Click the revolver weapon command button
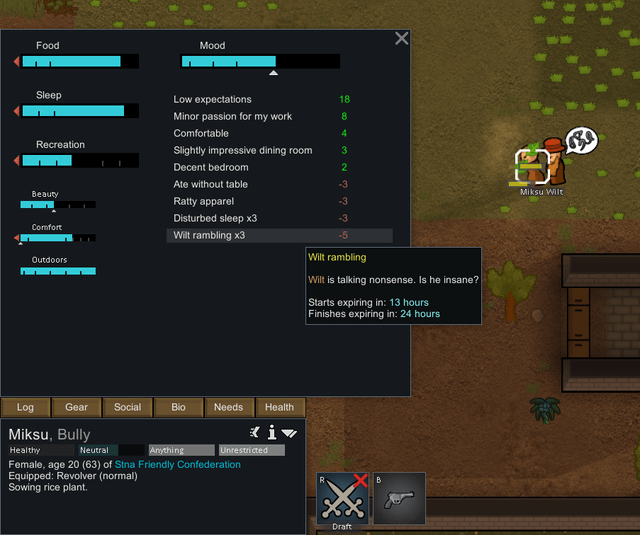 tap(399, 499)
